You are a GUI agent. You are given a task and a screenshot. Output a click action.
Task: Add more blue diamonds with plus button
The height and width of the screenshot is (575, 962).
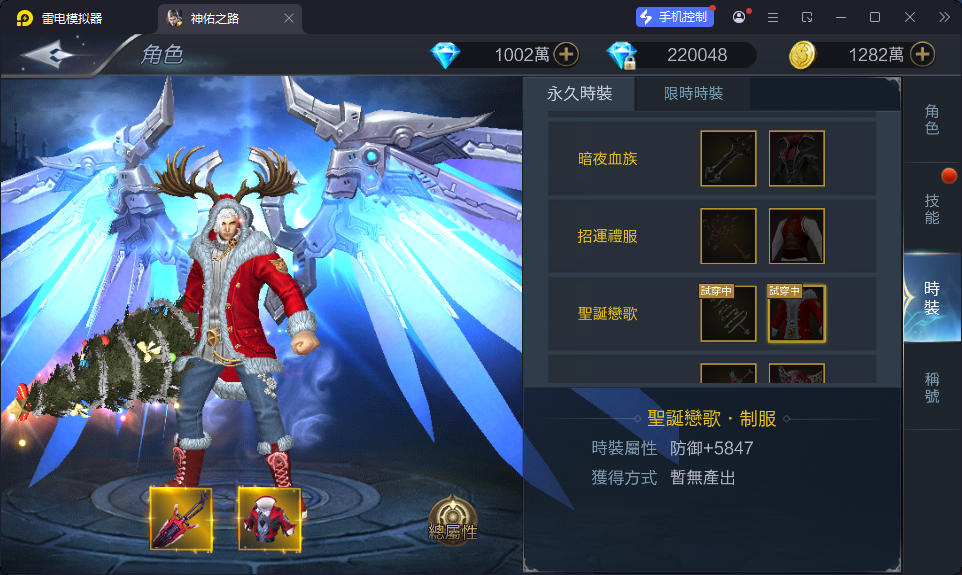[566, 55]
